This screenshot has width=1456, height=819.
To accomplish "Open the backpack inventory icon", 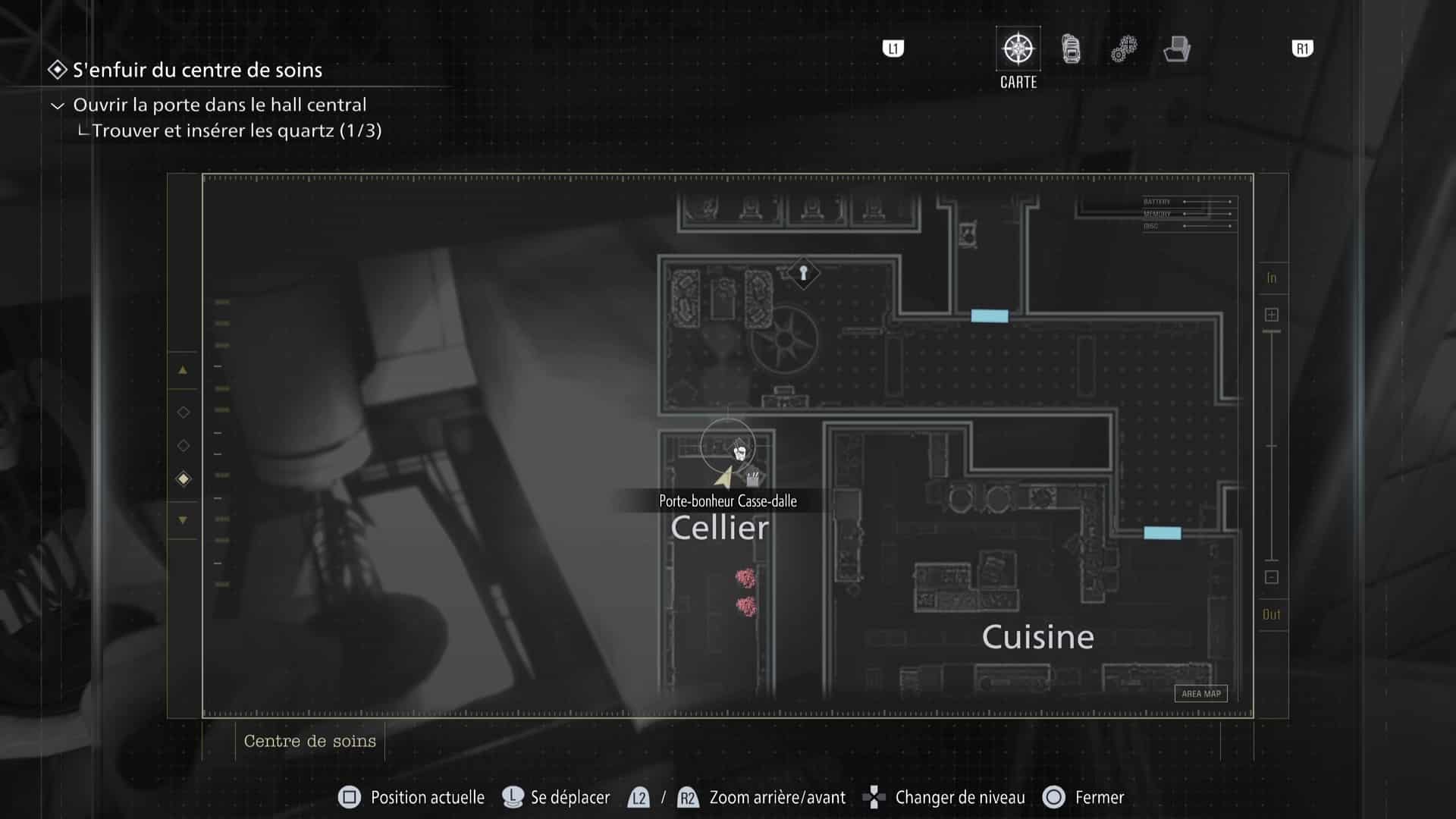I will tap(1070, 48).
